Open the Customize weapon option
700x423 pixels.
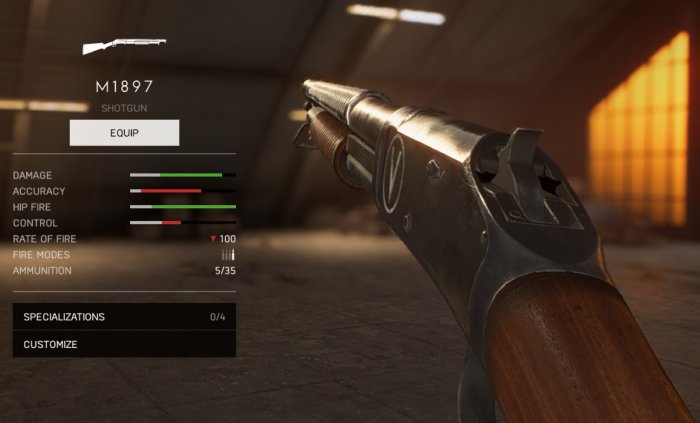coord(124,344)
